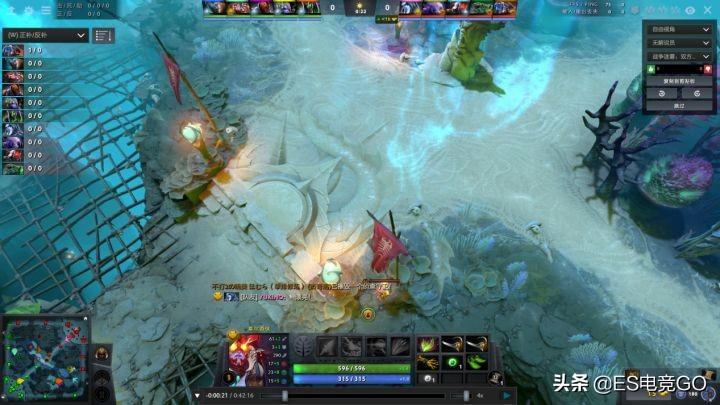Close the spectator panel with the X
The image size is (720, 405).
pyautogui.click(x=707, y=10)
